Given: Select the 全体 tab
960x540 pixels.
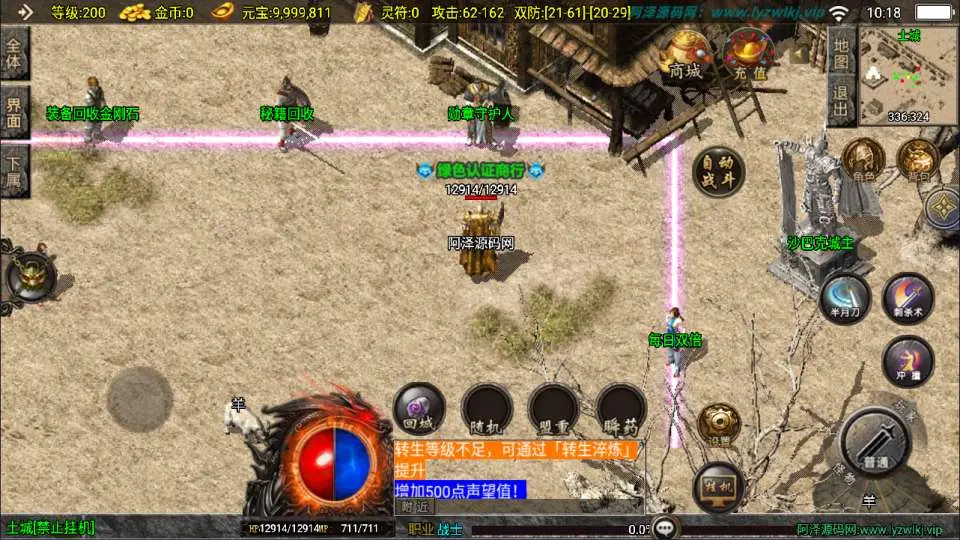Looking at the screenshot, I should [x=15, y=54].
